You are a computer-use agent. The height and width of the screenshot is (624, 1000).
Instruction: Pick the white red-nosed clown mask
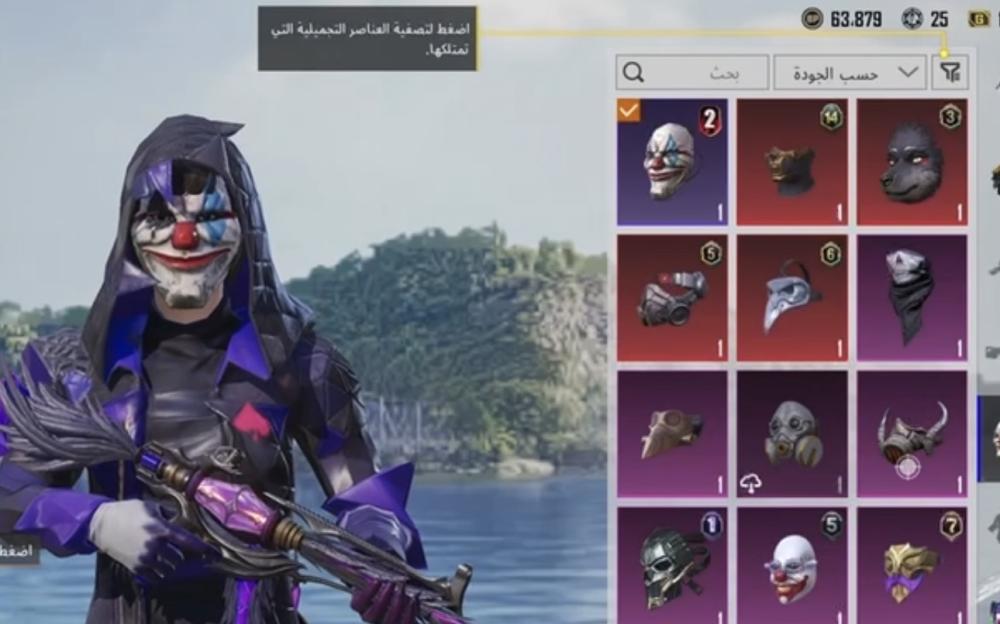coord(792,566)
